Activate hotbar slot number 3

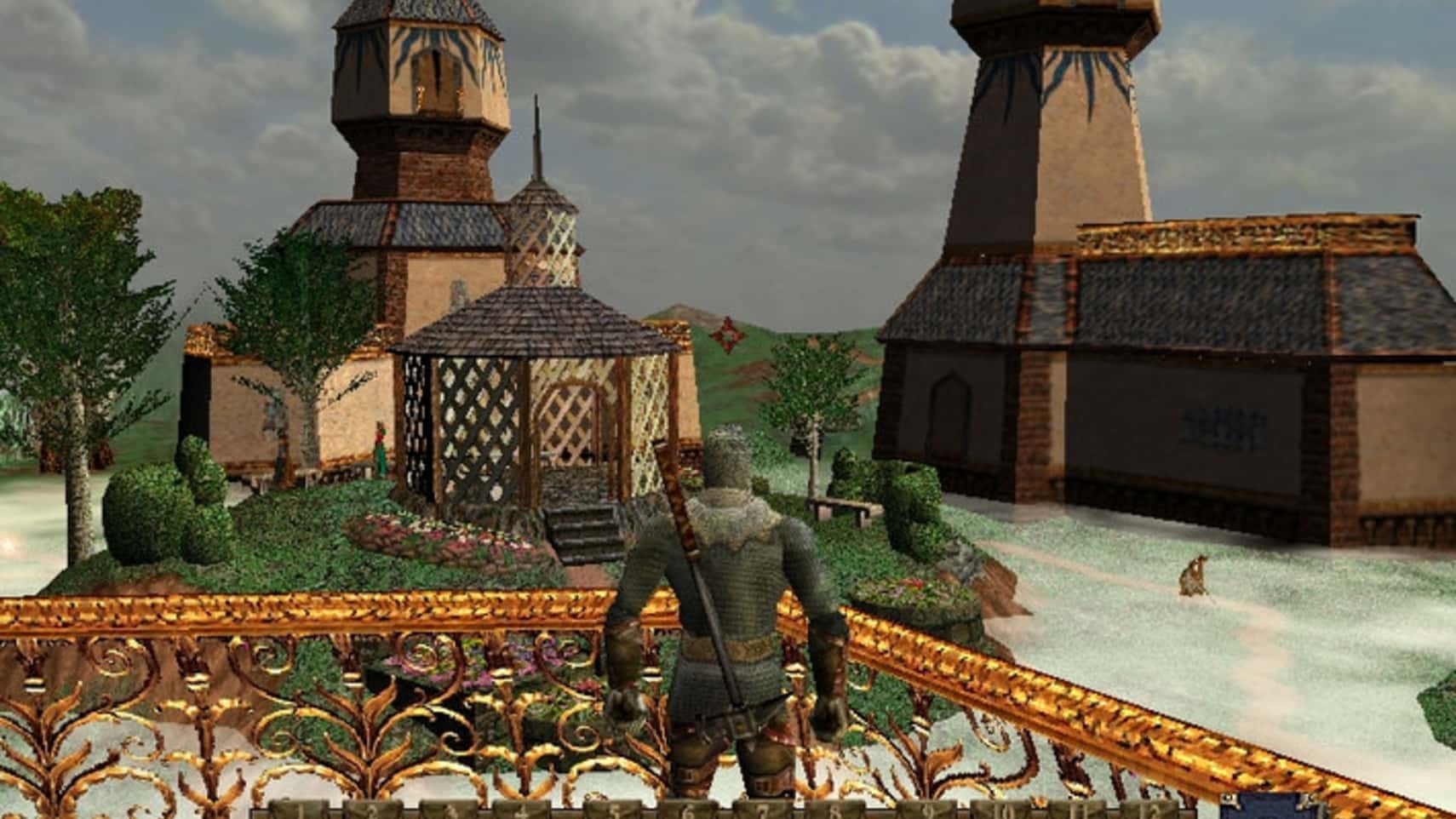coord(454,810)
